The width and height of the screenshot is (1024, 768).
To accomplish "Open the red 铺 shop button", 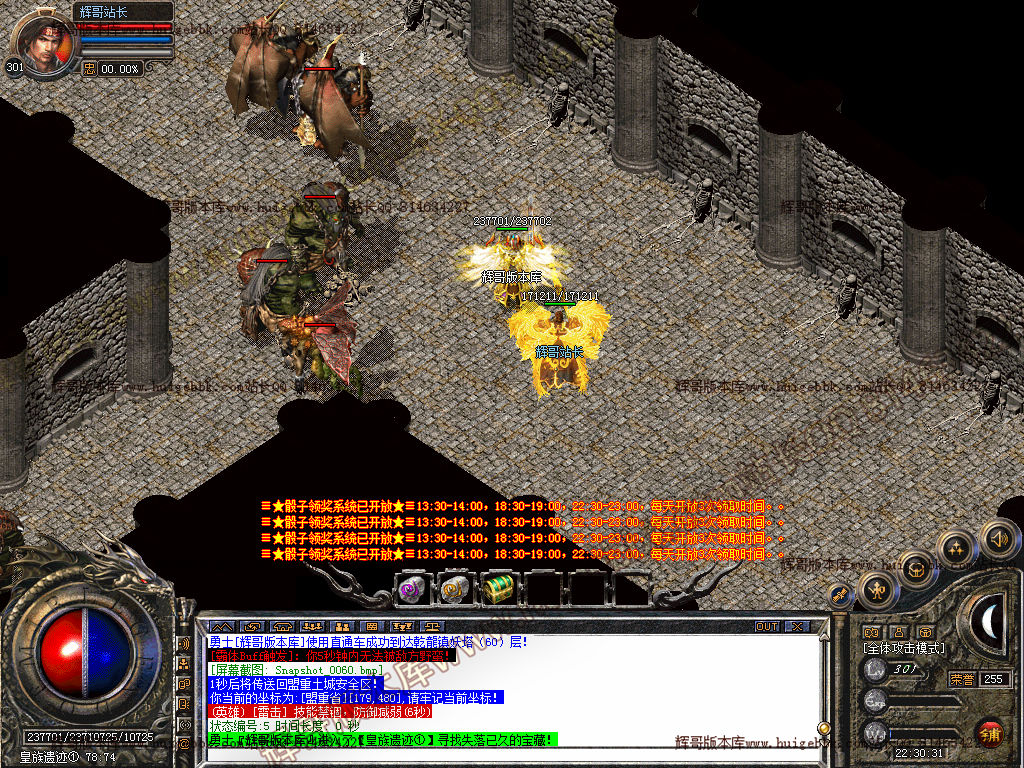I will pyautogui.click(x=991, y=733).
